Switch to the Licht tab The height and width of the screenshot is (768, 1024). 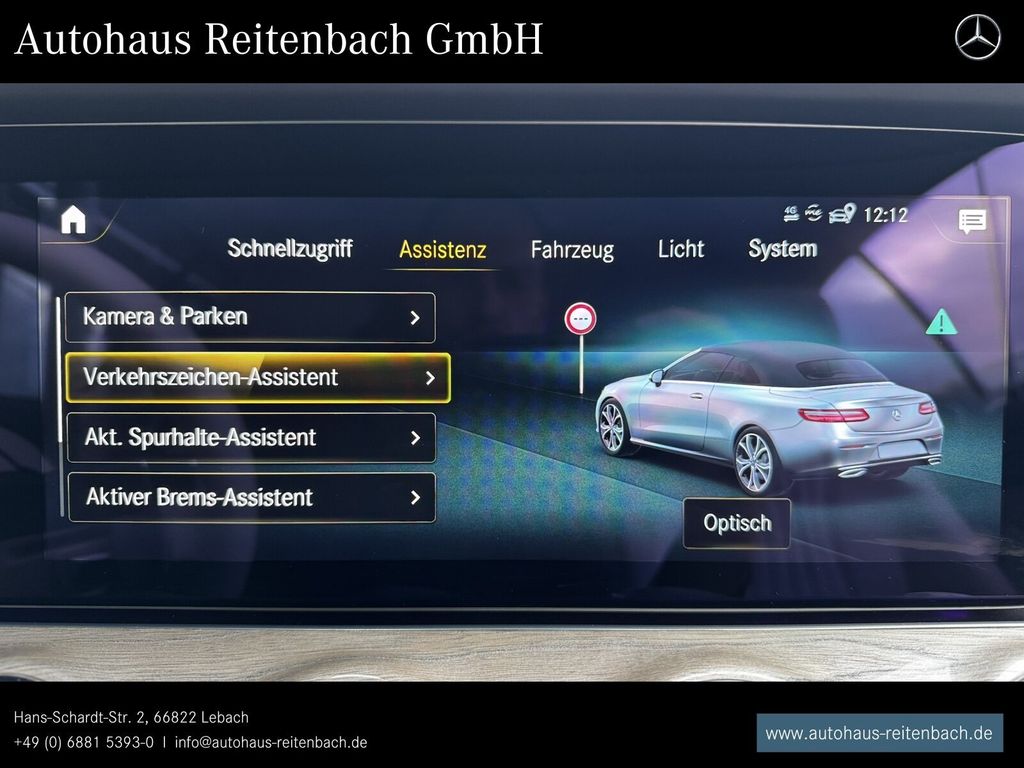point(681,249)
